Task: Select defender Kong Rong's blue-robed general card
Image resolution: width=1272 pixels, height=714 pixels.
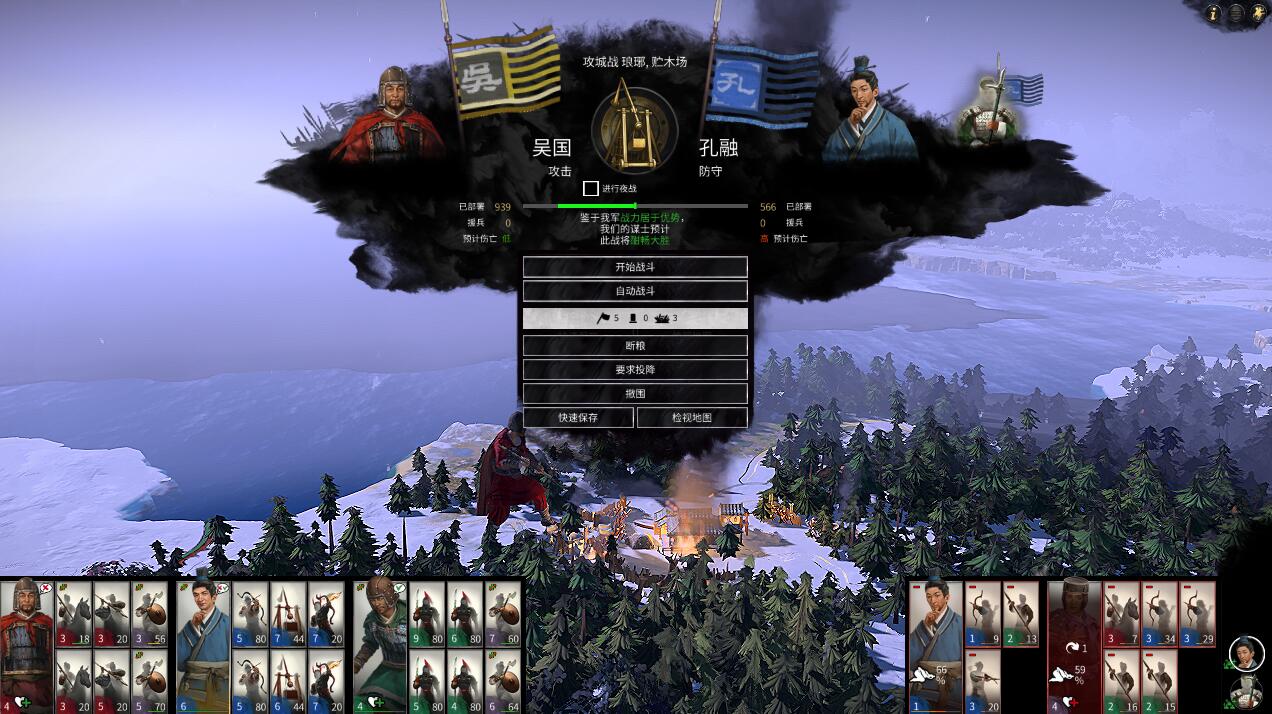Action: coord(936,644)
